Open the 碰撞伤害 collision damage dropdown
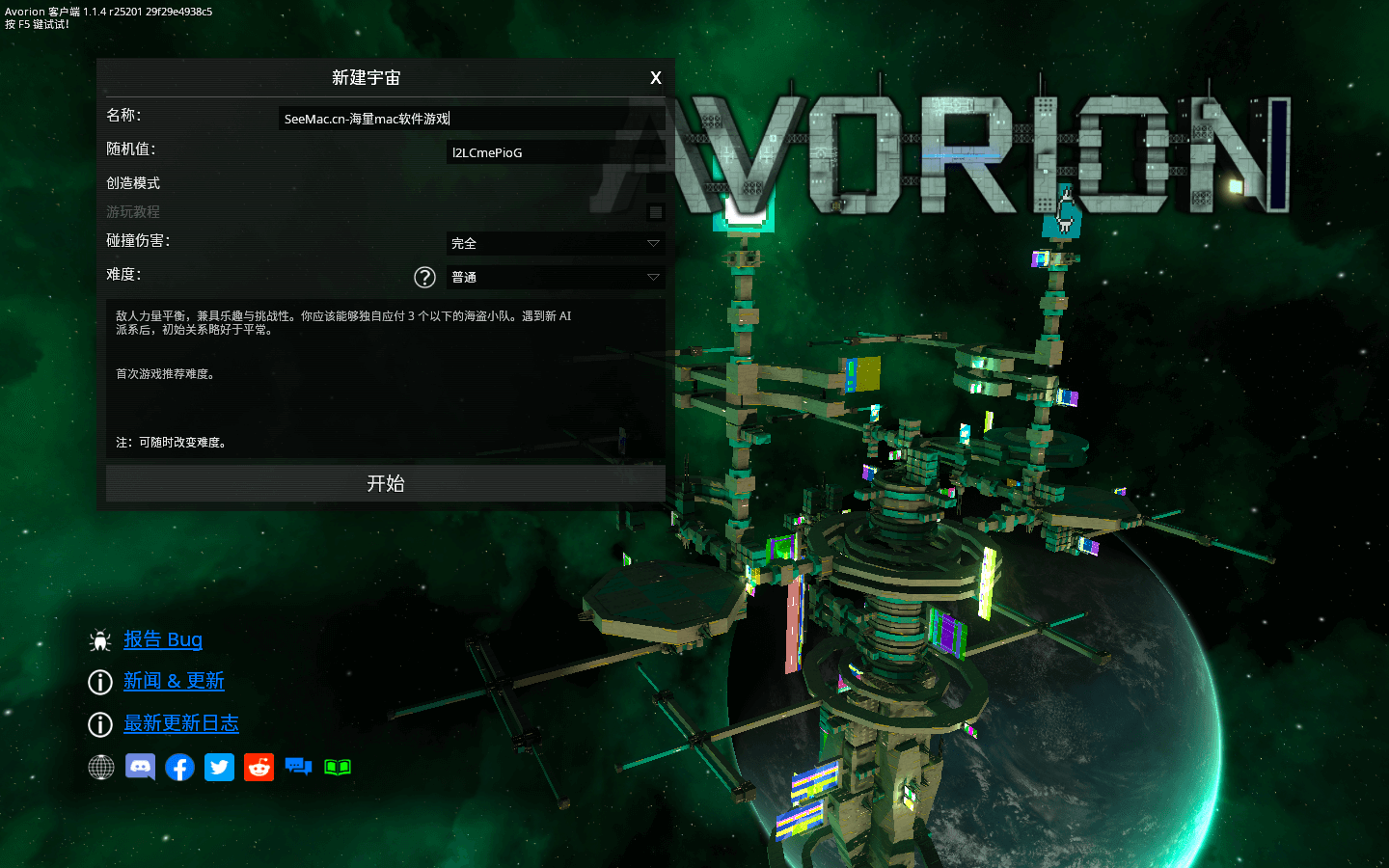The height and width of the screenshot is (868, 1389). point(555,243)
